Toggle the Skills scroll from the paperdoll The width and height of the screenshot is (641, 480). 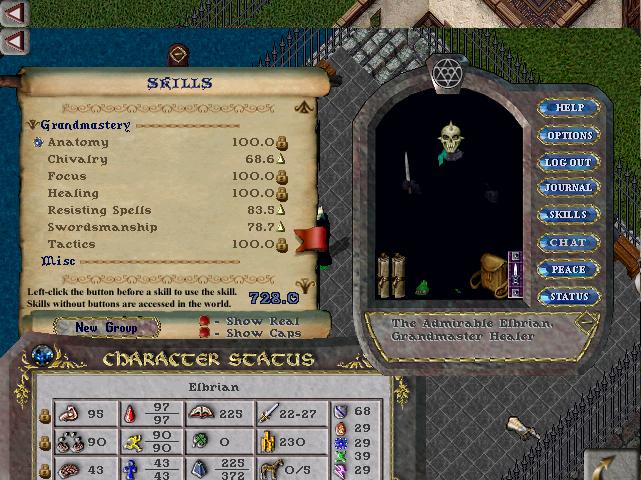569,215
